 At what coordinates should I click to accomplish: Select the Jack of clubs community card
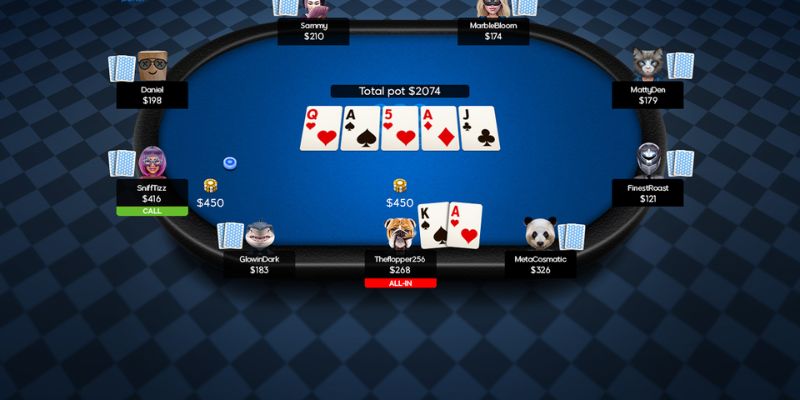tap(480, 128)
